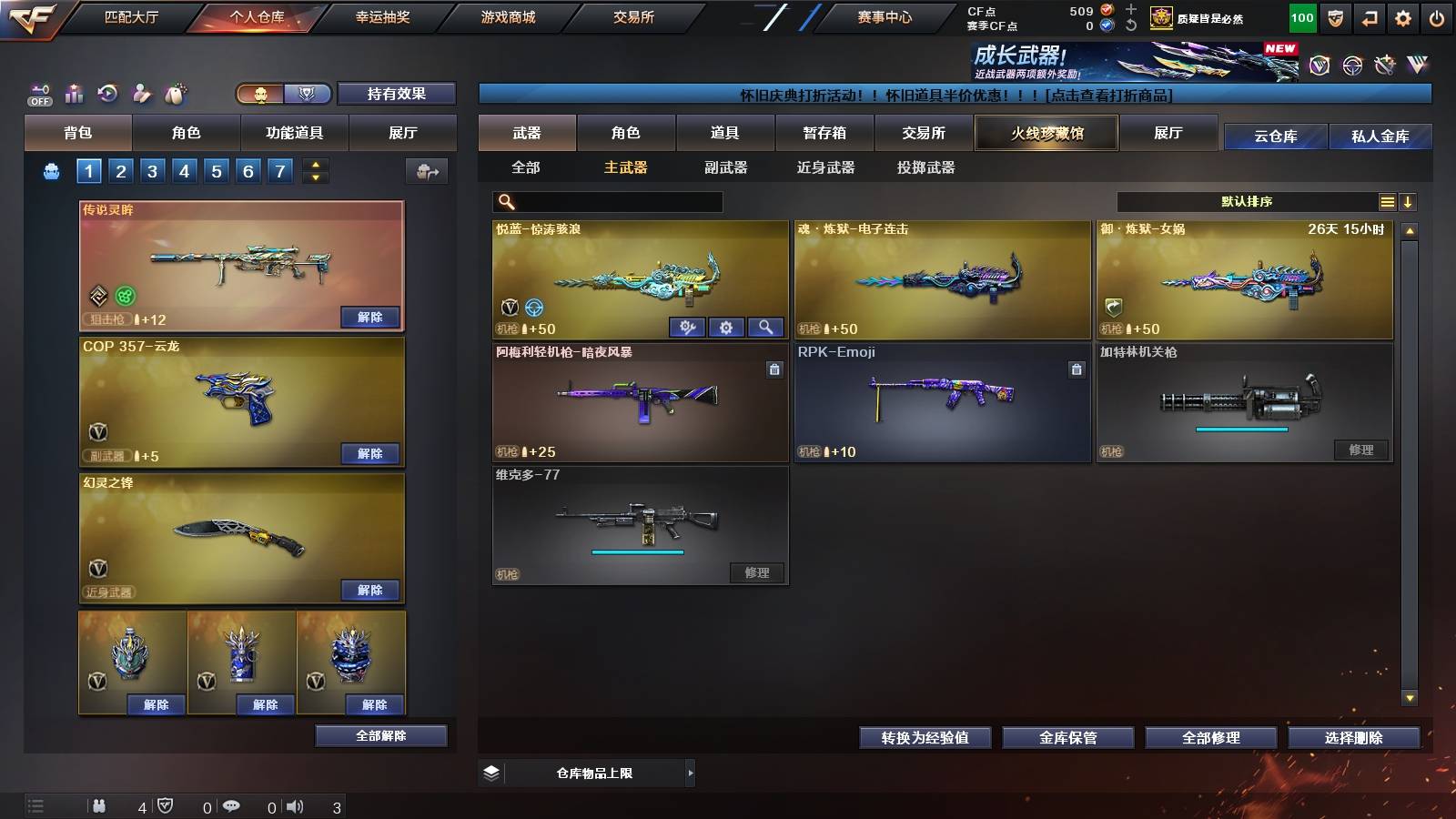Toggle descending sort with the down arrow icon
The width and height of the screenshot is (1456, 819).
(1408, 202)
